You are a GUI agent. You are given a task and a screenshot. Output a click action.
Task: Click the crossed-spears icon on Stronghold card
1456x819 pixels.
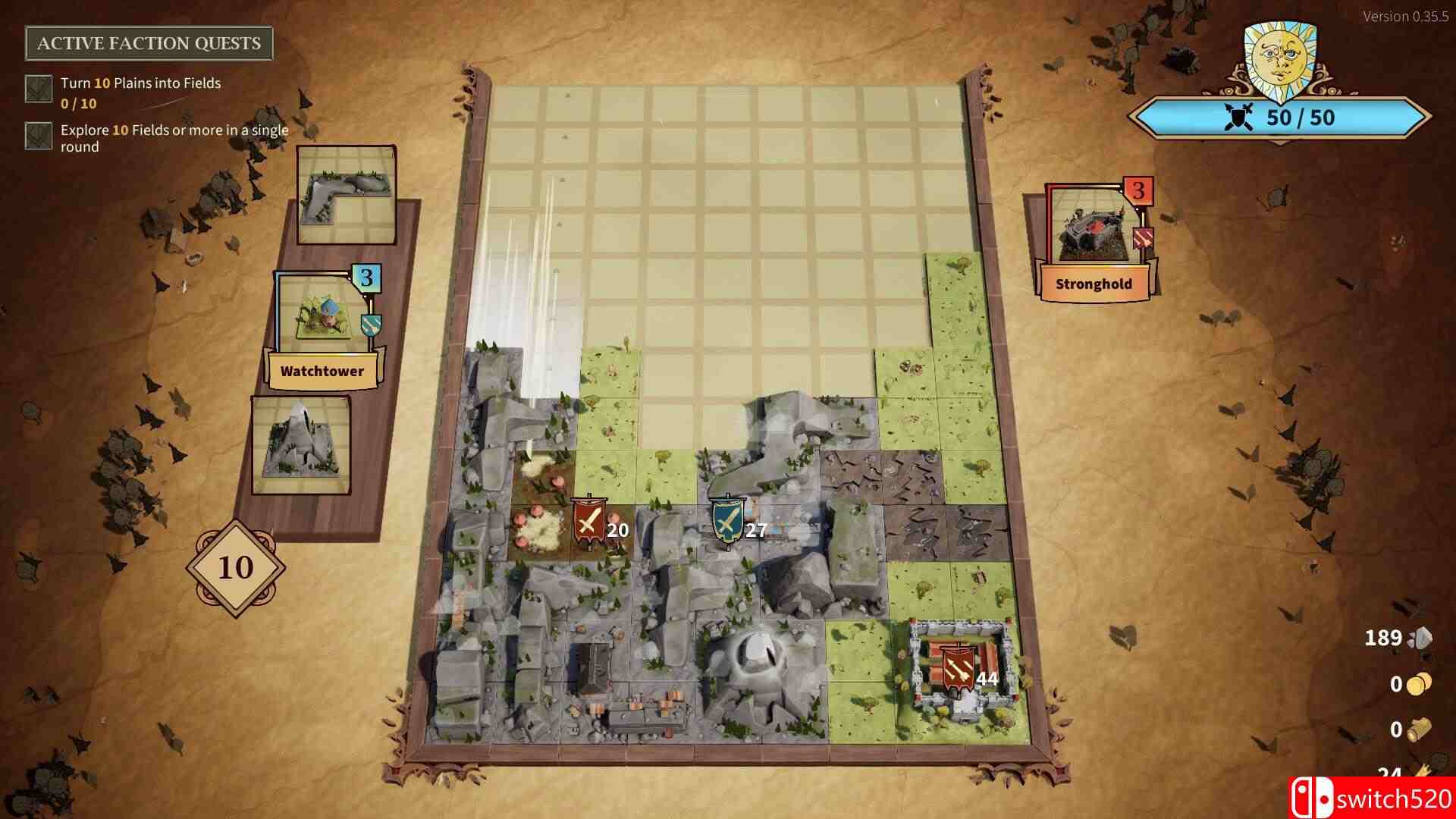(x=1142, y=237)
